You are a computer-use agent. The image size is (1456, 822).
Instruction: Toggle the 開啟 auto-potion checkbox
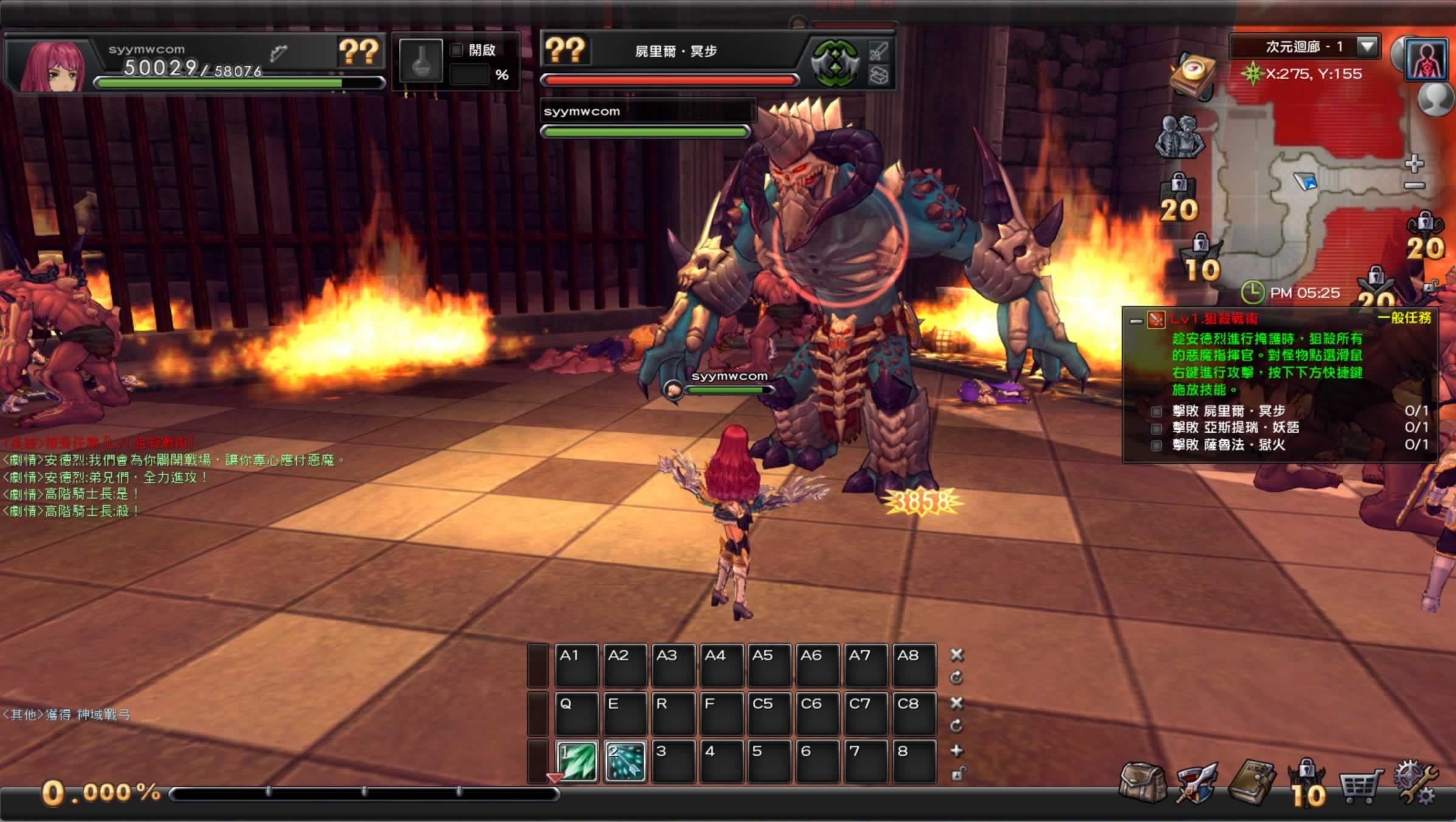pyautogui.click(x=456, y=50)
